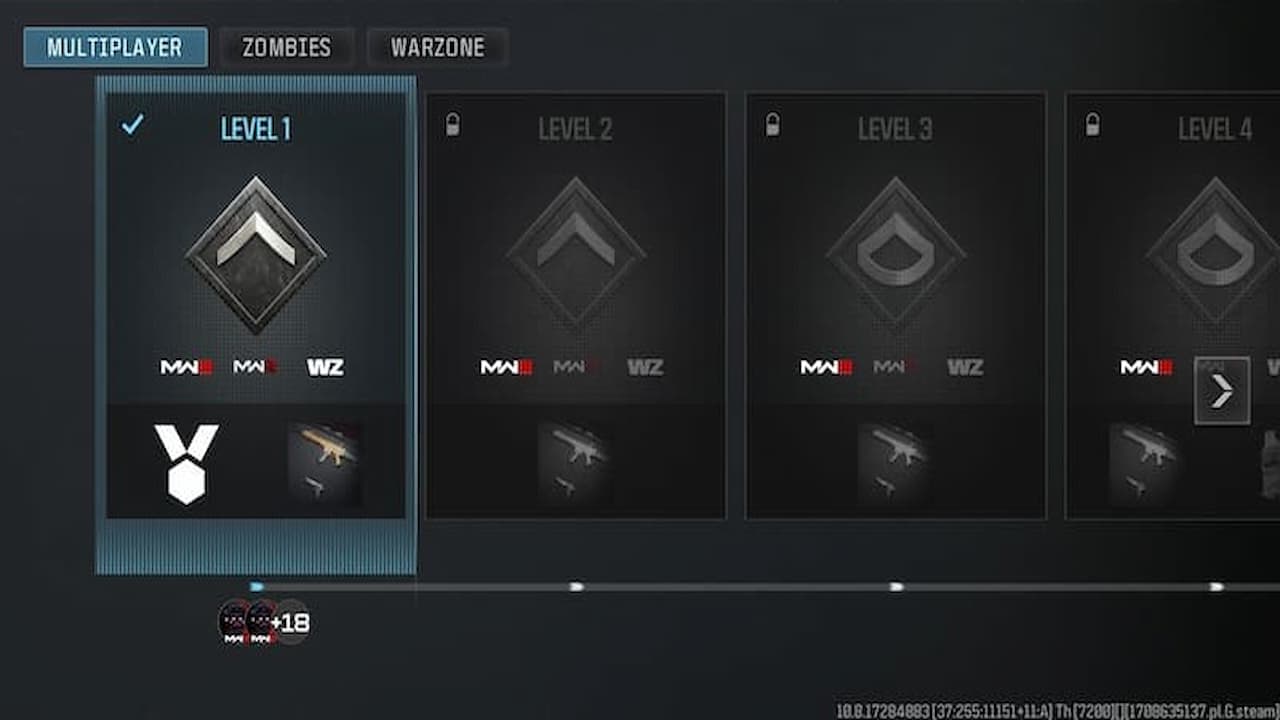Click the medal reward icon for Level 1
1280x720 pixels.
(x=186, y=463)
